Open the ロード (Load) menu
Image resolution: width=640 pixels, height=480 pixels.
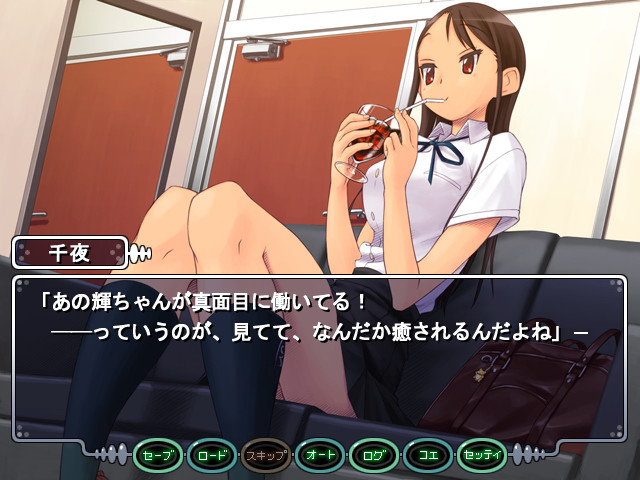point(213,456)
